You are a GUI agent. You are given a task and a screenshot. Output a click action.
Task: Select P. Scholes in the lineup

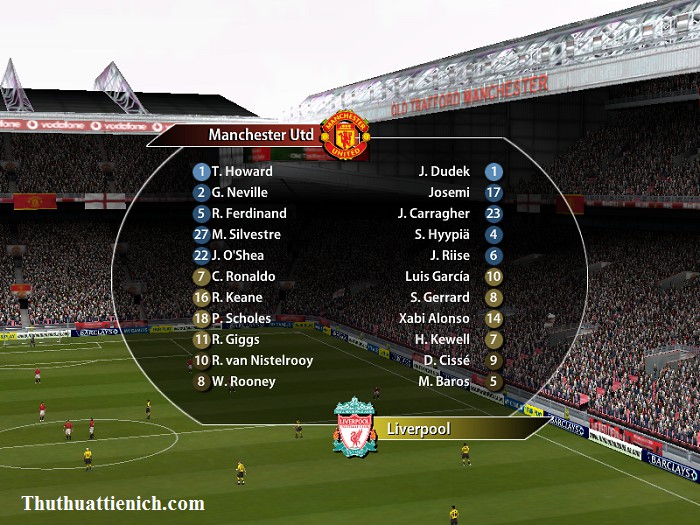coord(241,318)
